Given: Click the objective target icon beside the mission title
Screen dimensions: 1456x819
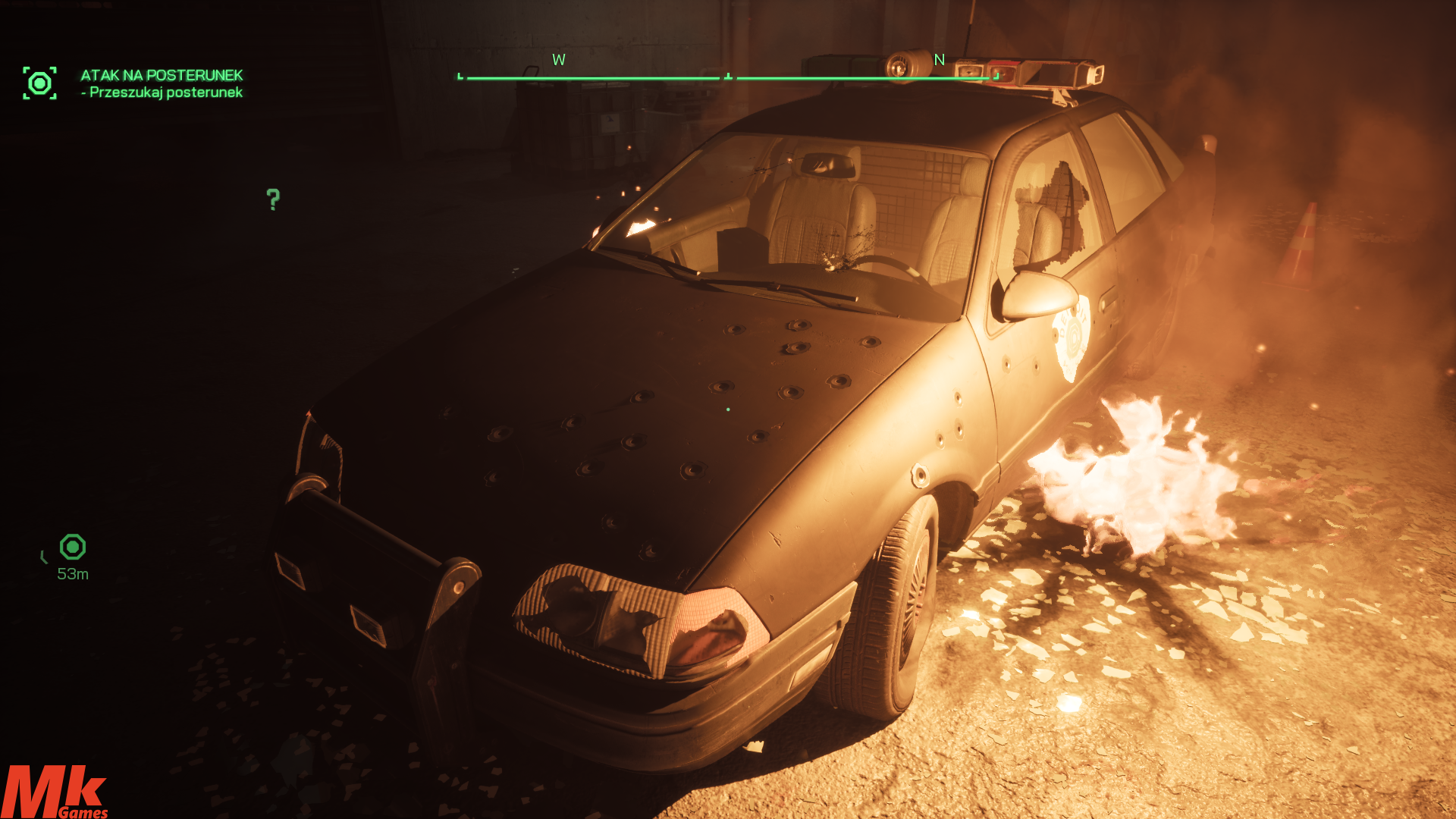Looking at the screenshot, I should (x=39, y=83).
